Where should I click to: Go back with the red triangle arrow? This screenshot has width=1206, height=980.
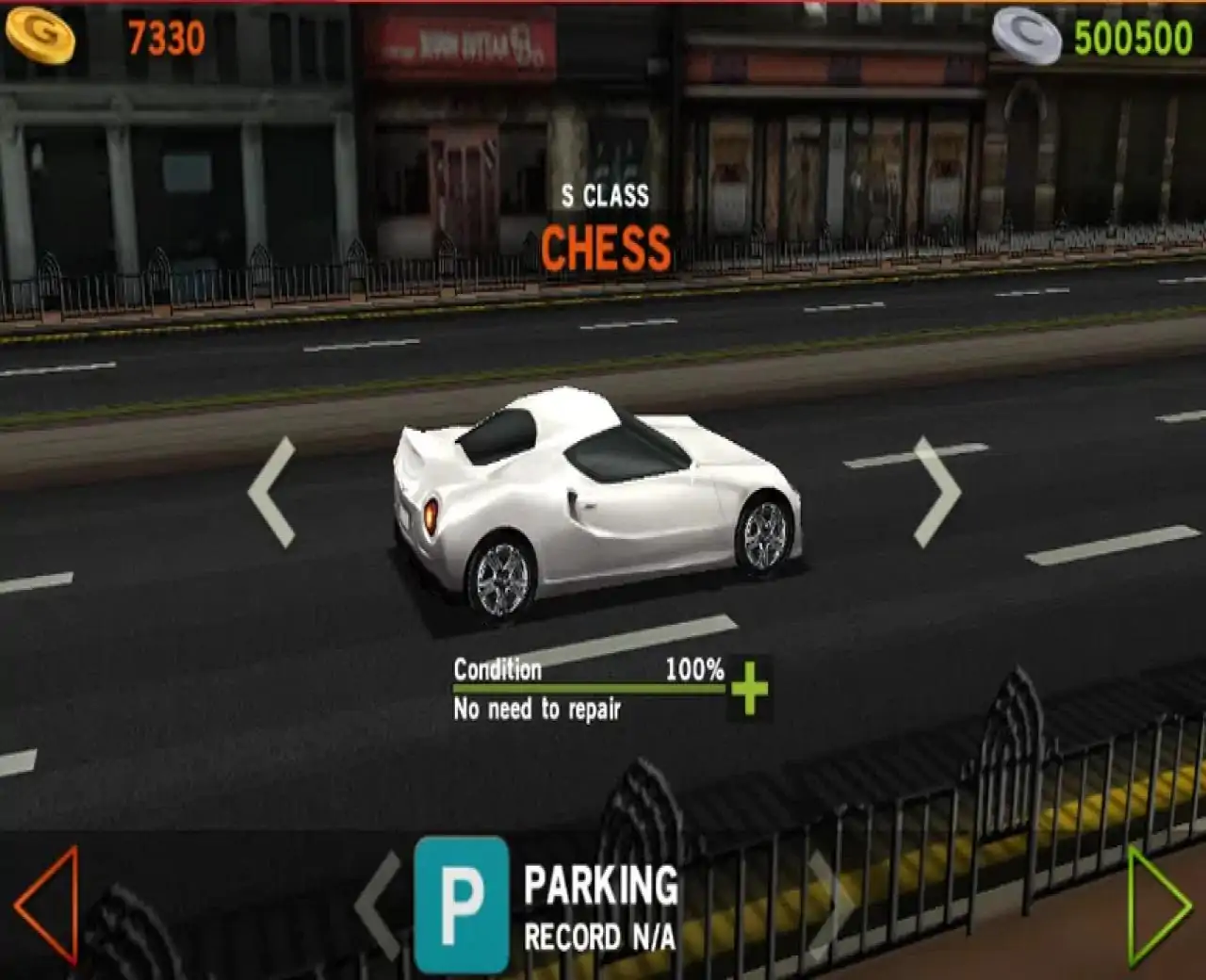(49, 905)
